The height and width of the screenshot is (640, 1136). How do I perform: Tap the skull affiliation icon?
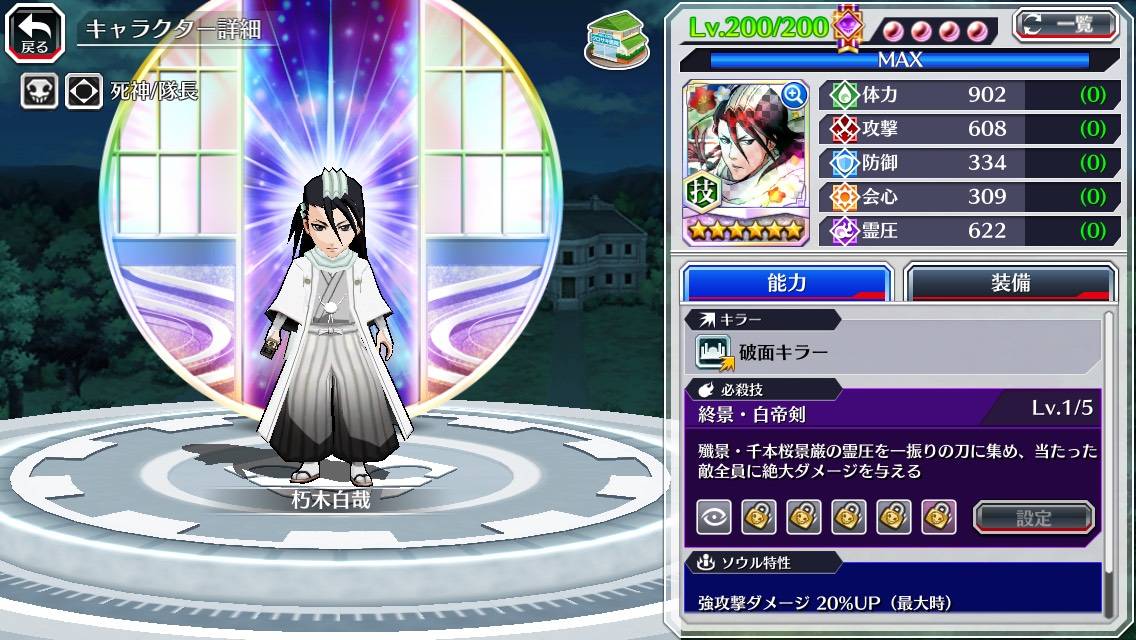[x=39, y=92]
